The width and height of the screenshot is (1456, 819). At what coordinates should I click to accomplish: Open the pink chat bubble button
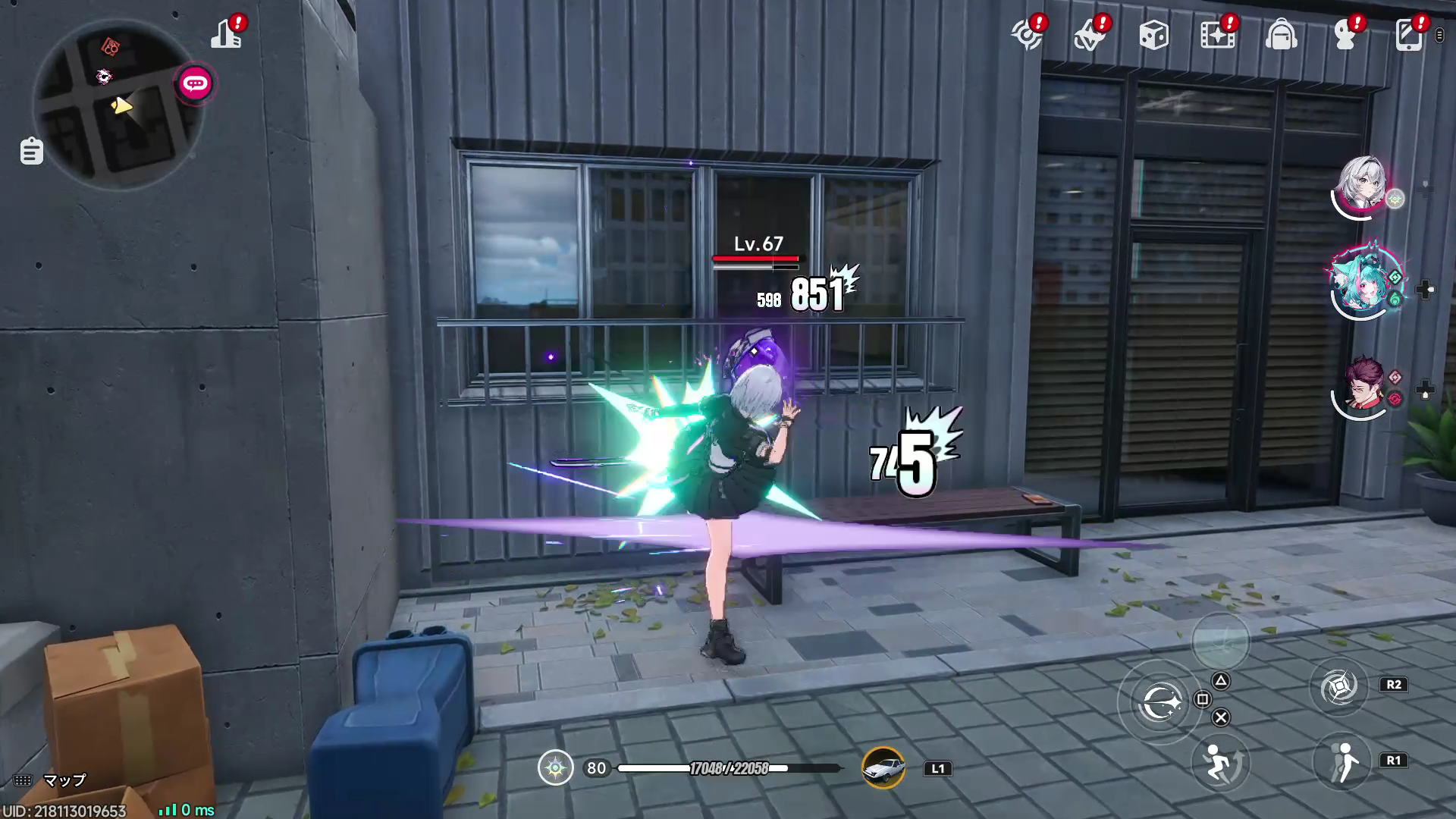[195, 83]
